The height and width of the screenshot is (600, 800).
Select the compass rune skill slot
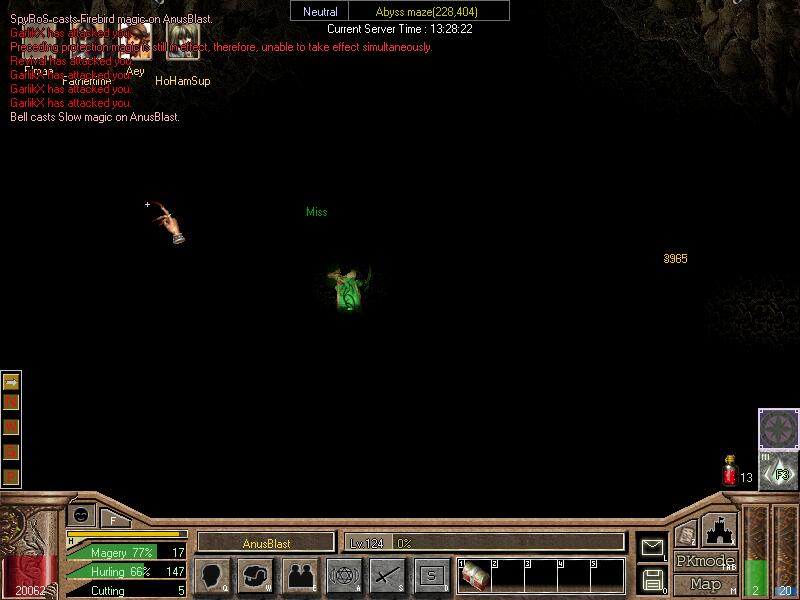coord(778,429)
